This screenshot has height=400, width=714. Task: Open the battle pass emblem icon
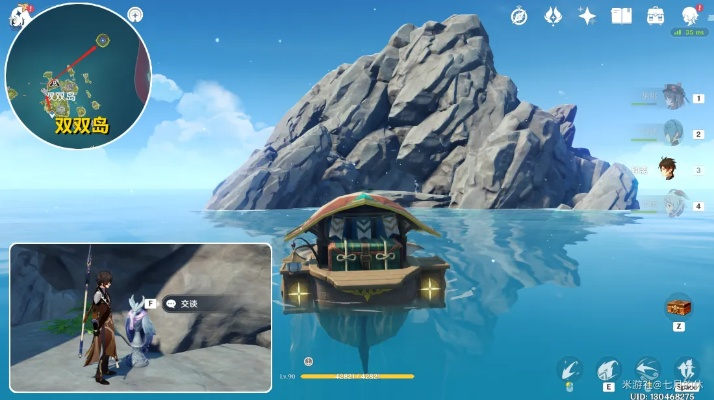pos(553,16)
